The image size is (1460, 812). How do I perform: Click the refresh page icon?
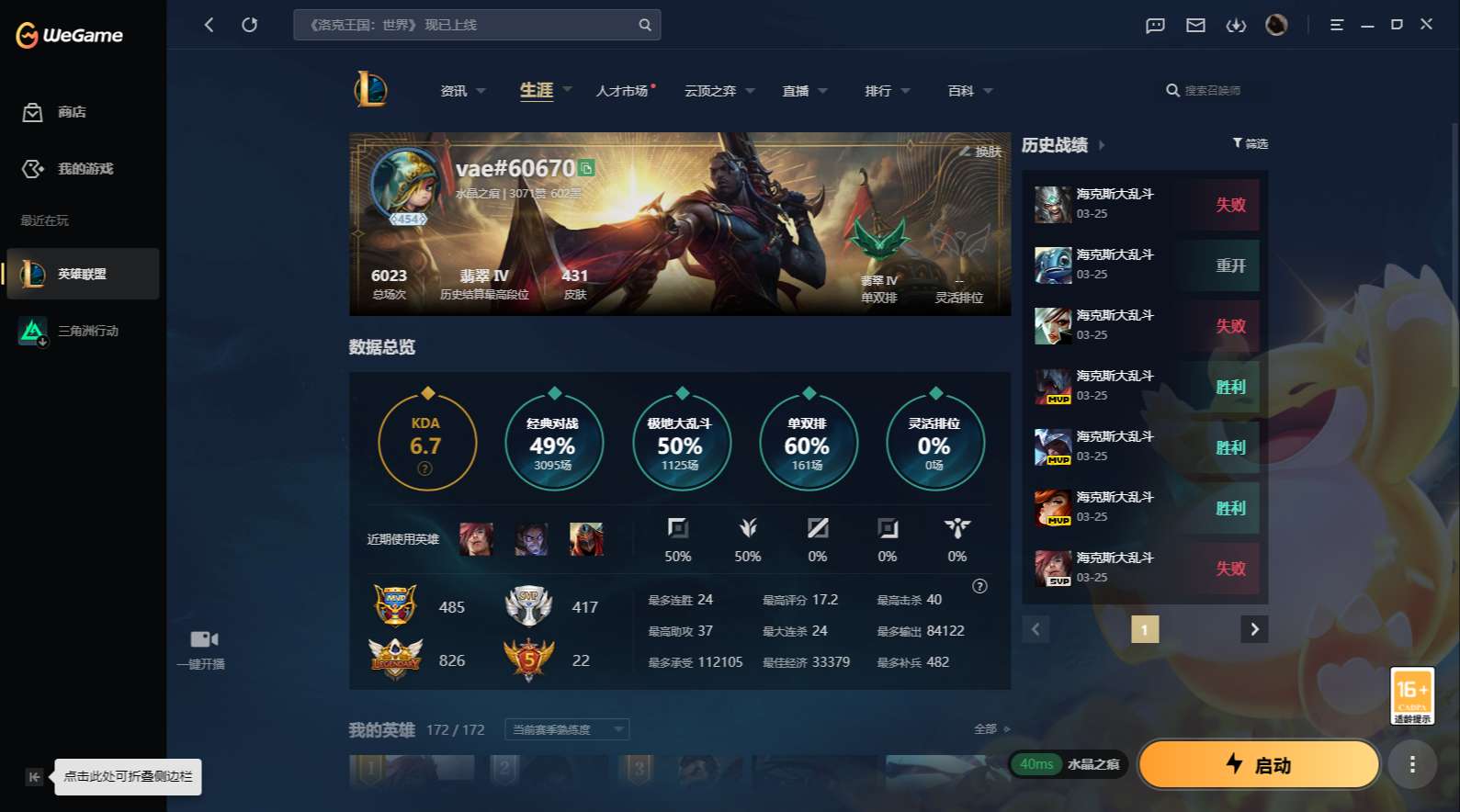pyautogui.click(x=250, y=25)
